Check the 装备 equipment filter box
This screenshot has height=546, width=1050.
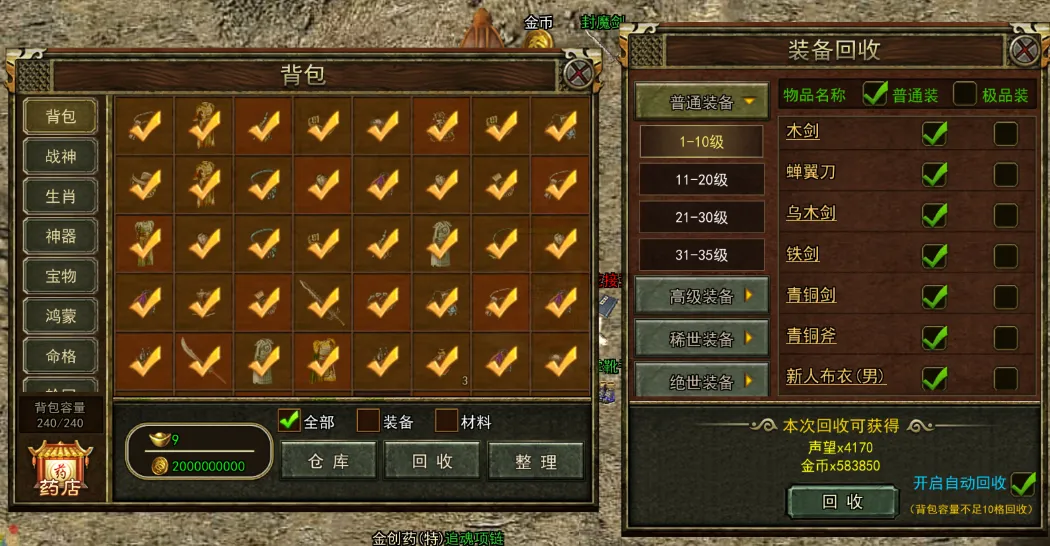click(x=369, y=421)
